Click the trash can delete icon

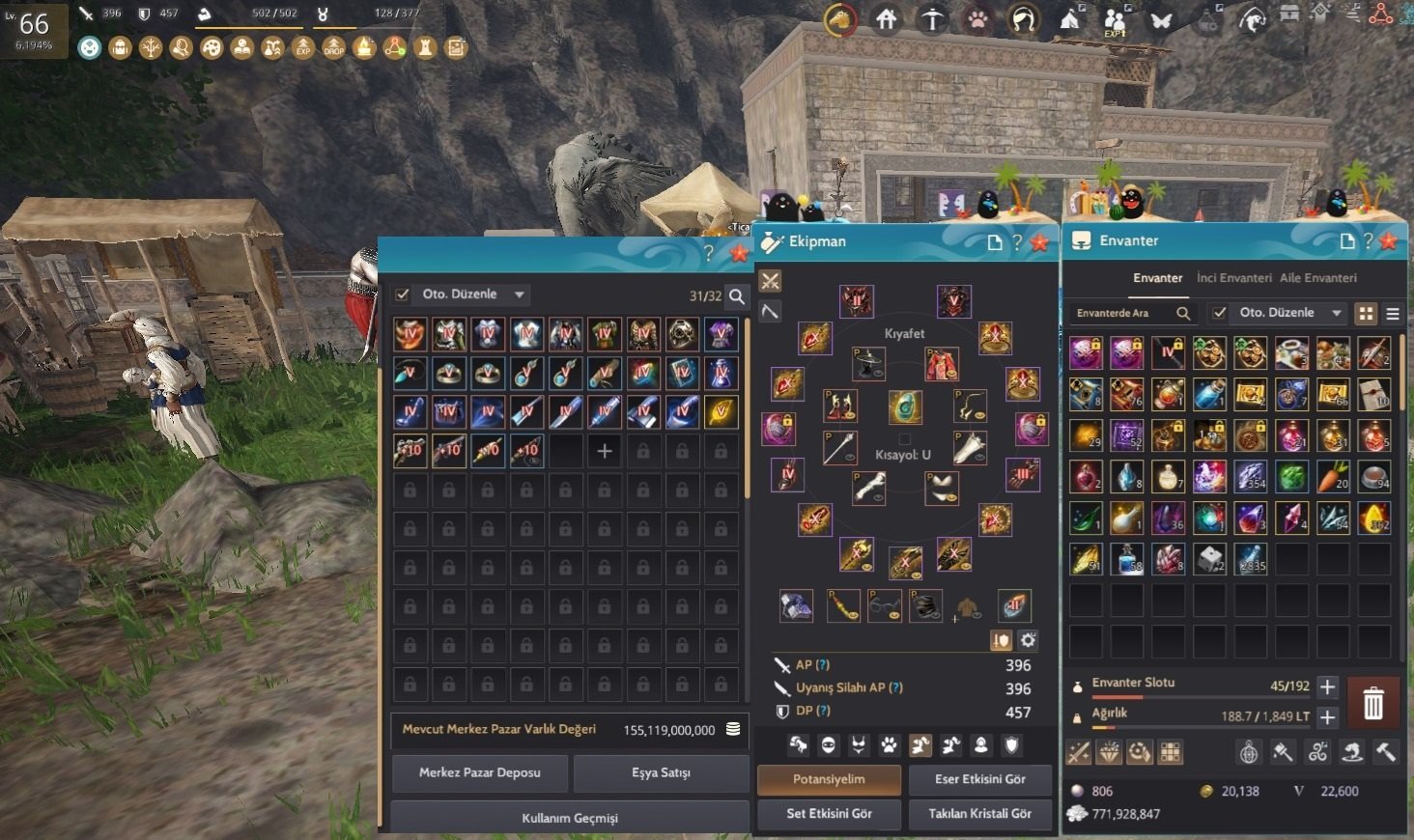coord(1372,703)
